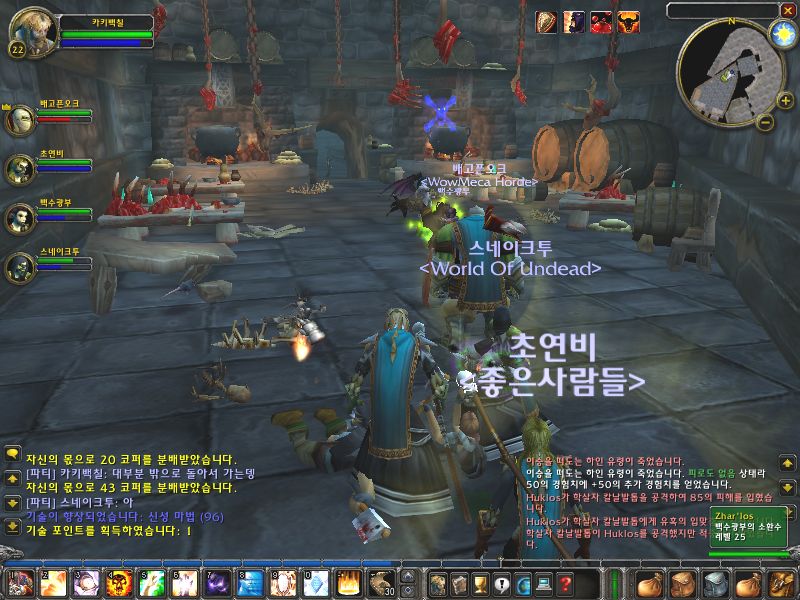Select the bull head buff icon
Image resolution: width=800 pixels, height=600 pixels.
coord(629,23)
